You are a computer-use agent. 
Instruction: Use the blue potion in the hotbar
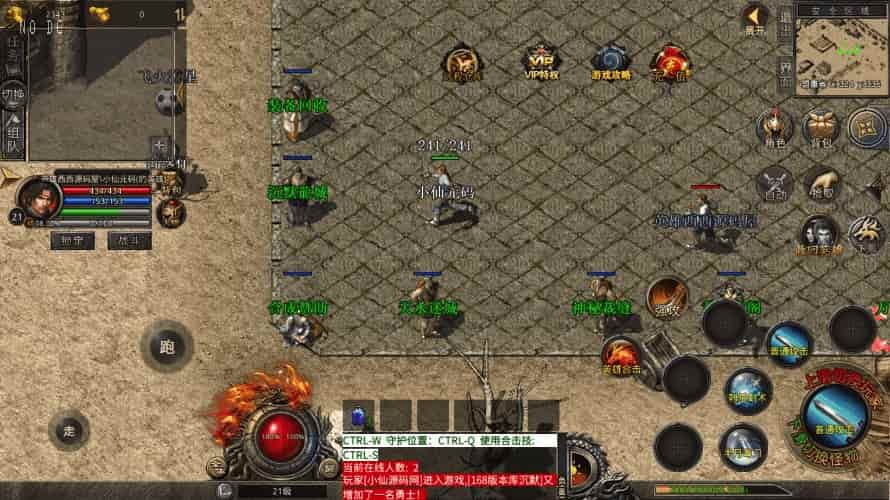click(357, 415)
